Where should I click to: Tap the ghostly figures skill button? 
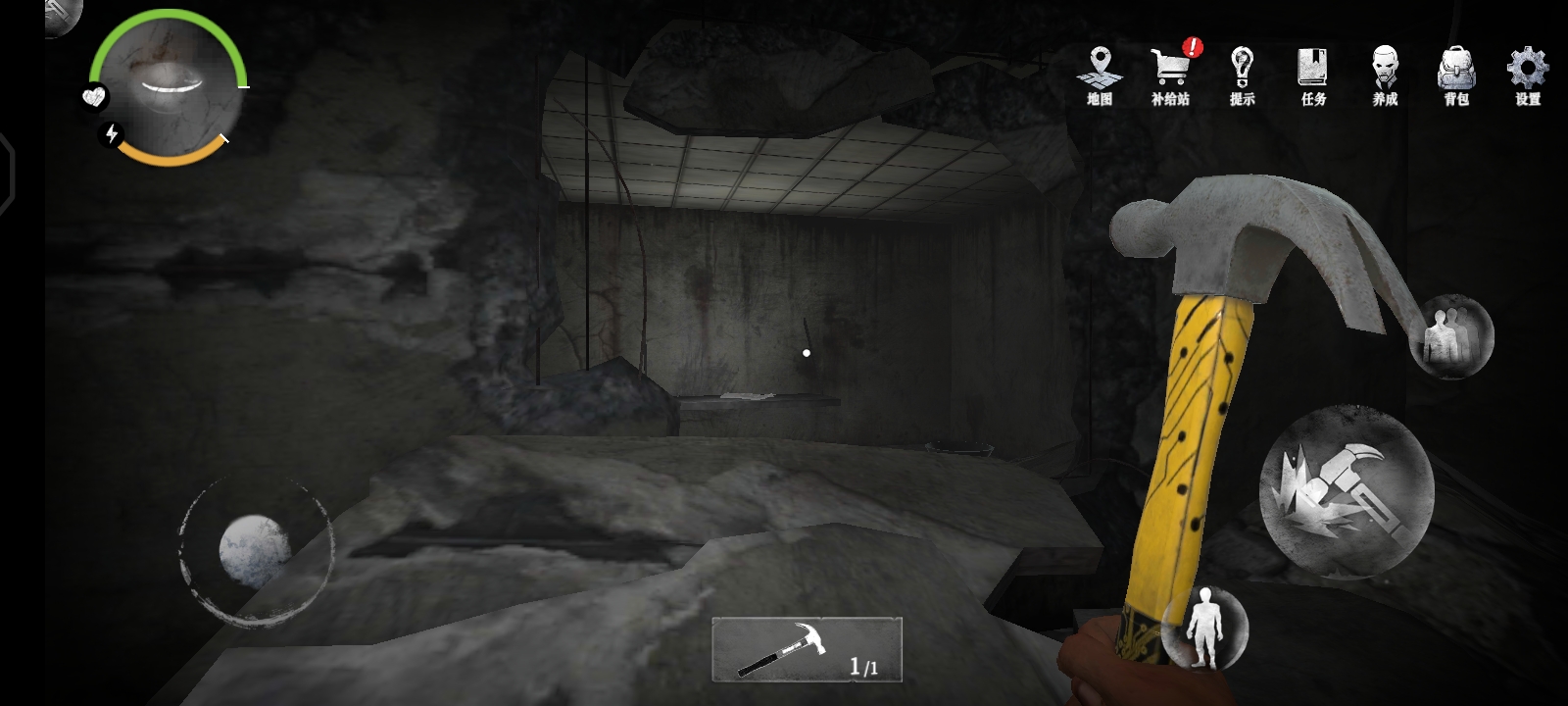(x=1451, y=336)
